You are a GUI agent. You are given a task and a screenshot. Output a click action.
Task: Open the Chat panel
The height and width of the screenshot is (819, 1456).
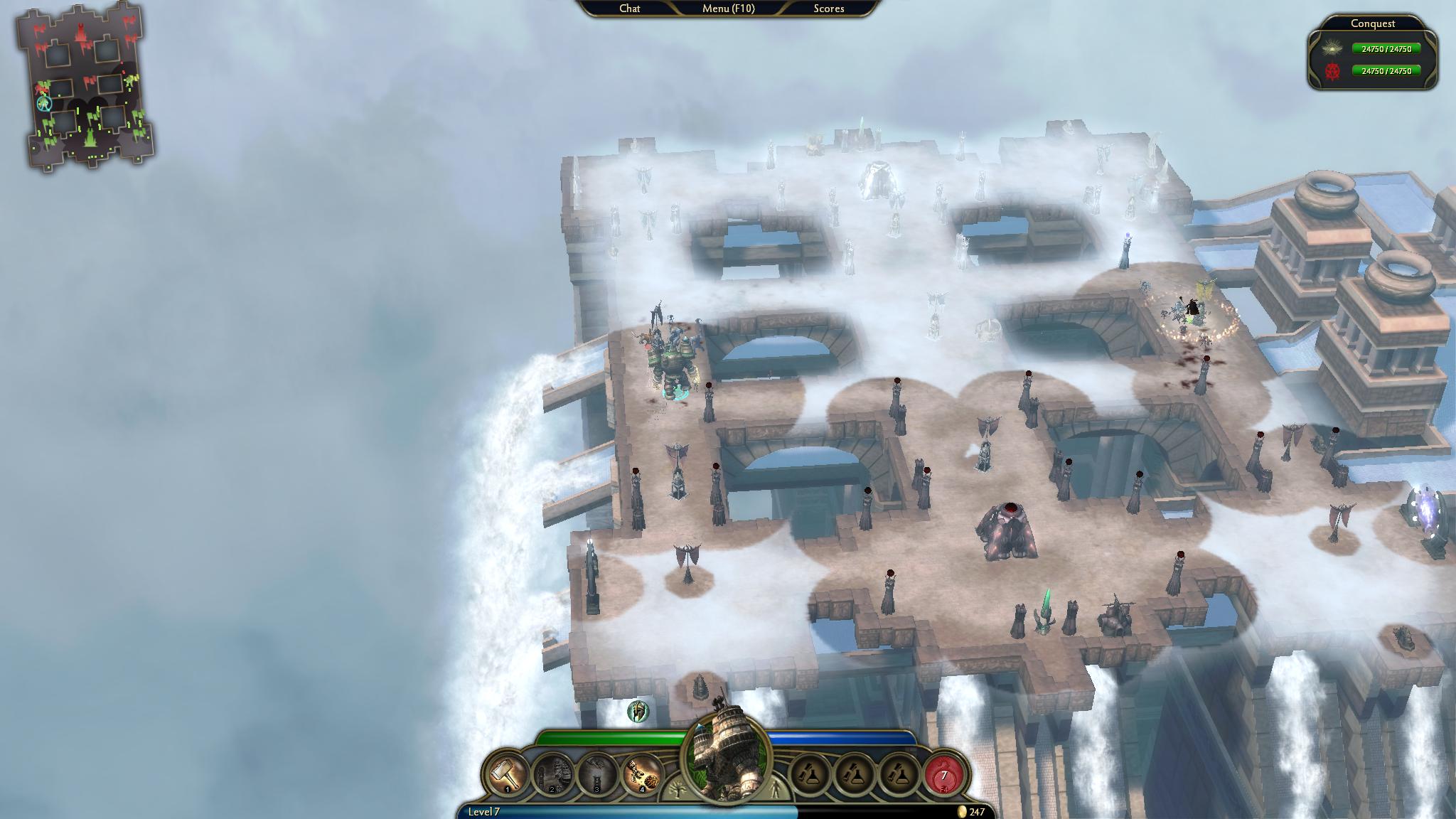[629, 9]
